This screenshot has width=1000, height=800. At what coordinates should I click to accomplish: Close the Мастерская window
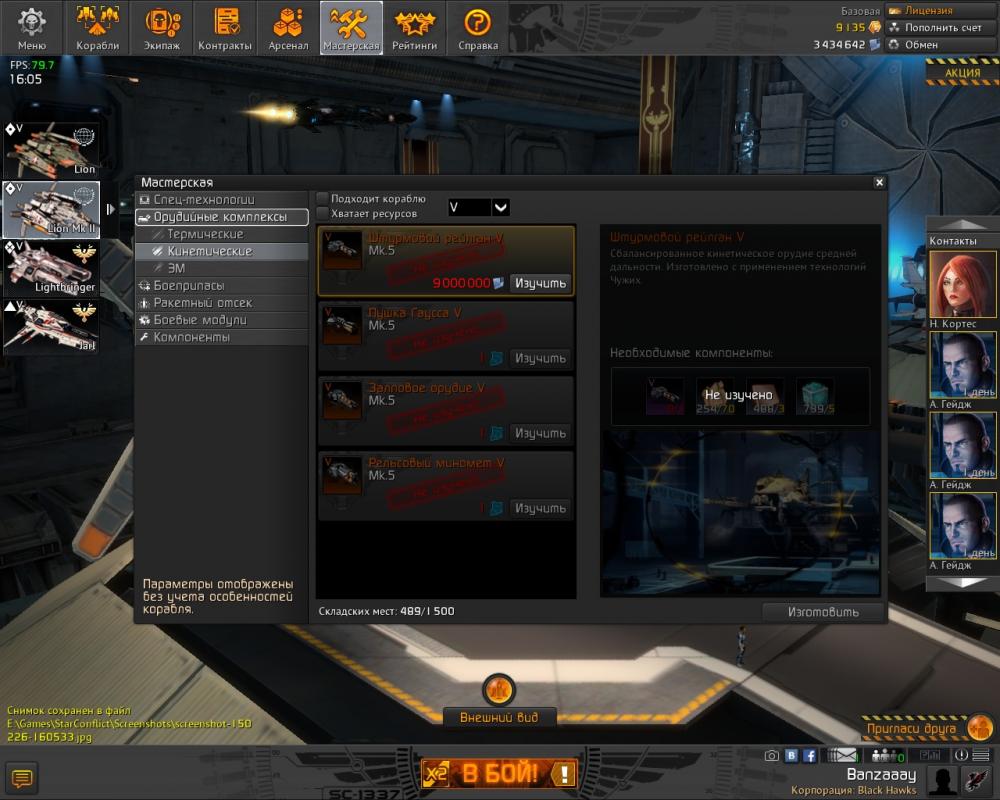(x=879, y=183)
